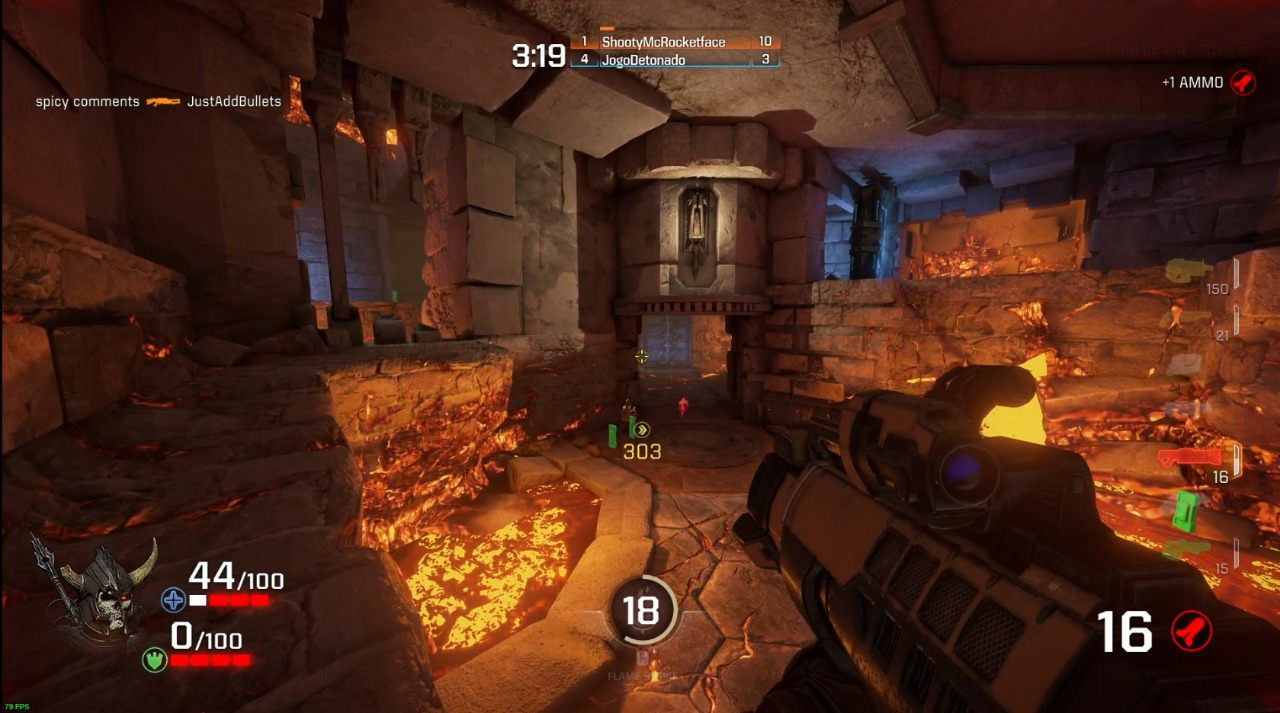1280x713 pixels.
Task: Select ShootyMcRocketface in the scoreboard
Action: 662,42
